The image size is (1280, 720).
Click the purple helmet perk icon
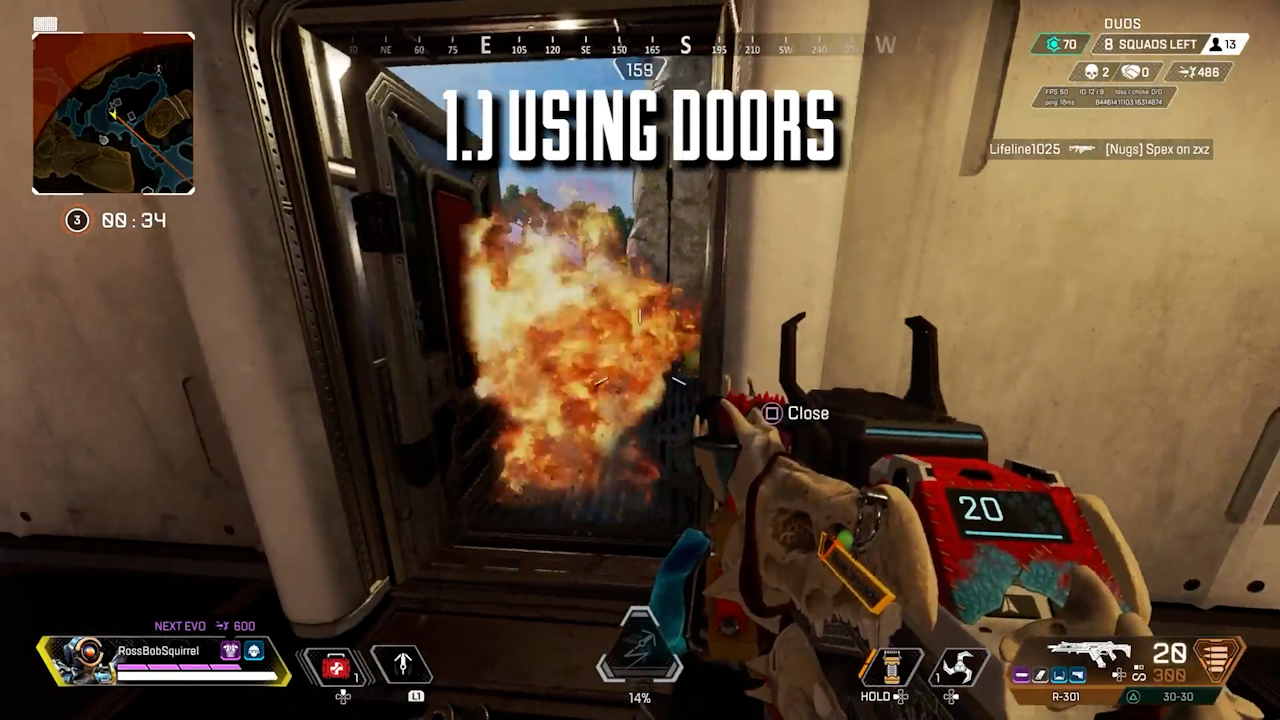click(x=230, y=651)
